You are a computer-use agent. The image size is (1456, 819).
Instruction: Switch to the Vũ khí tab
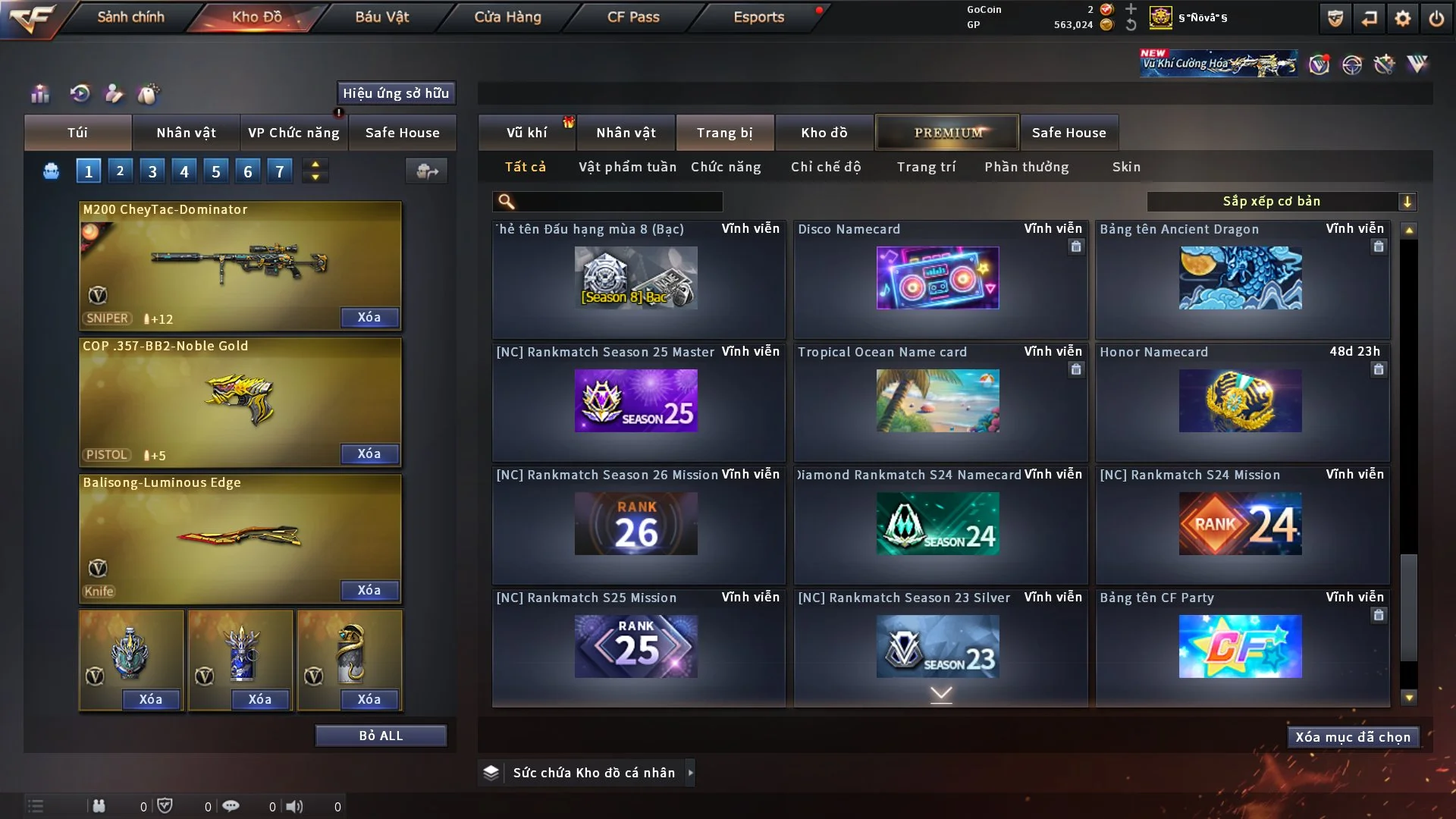(x=526, y=133)
